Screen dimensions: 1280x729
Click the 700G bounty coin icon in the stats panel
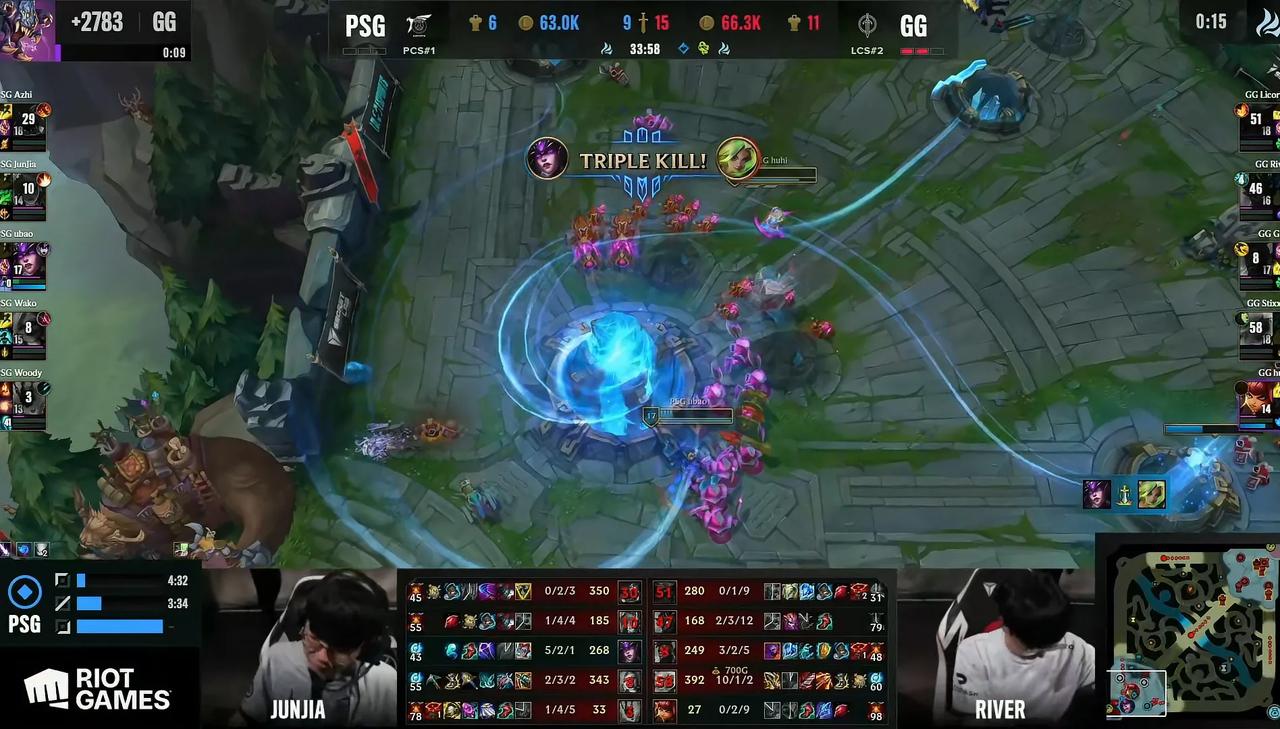[x=715, y=671]
